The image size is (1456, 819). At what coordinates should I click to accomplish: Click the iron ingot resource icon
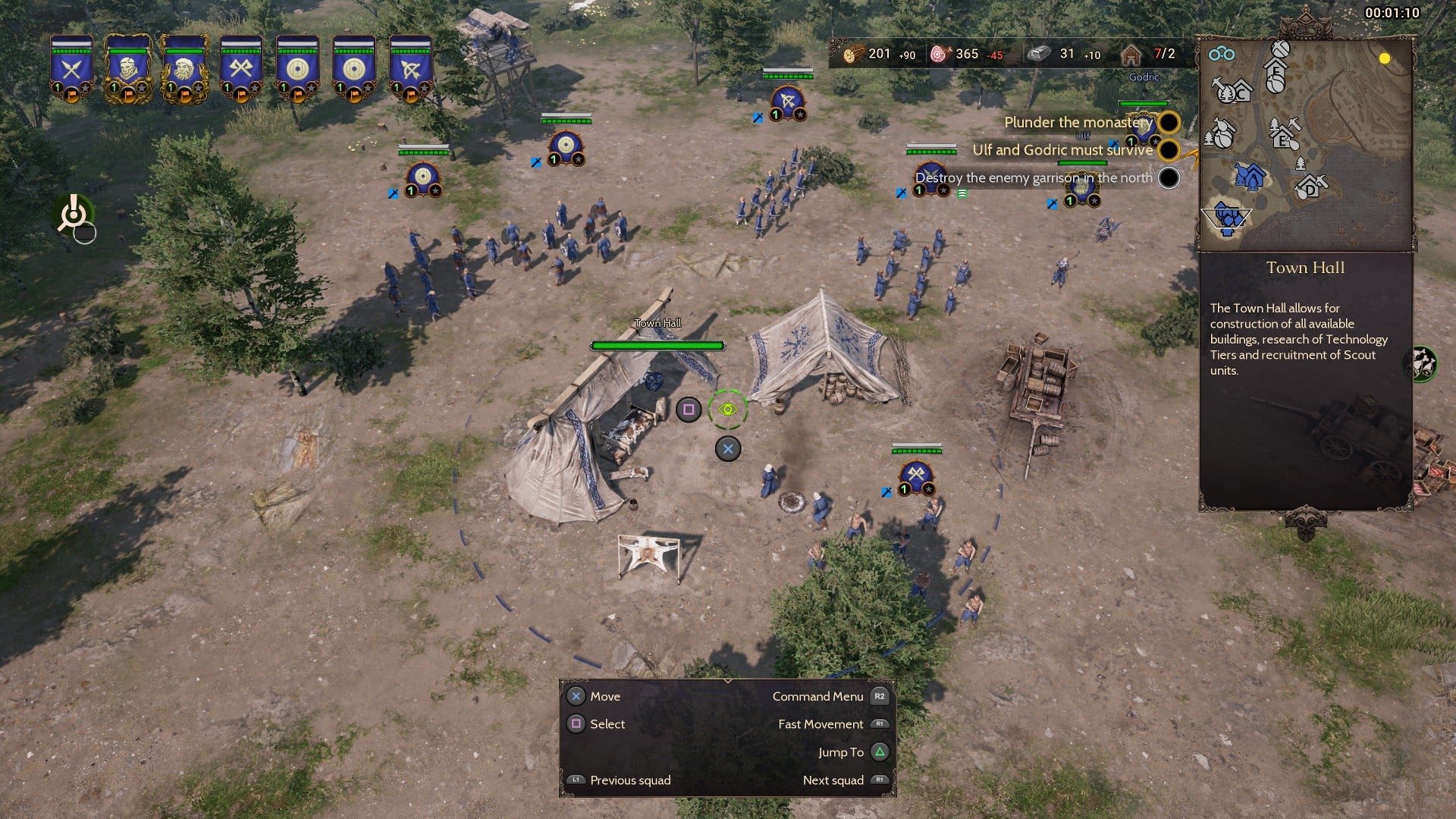point(1038,55)
